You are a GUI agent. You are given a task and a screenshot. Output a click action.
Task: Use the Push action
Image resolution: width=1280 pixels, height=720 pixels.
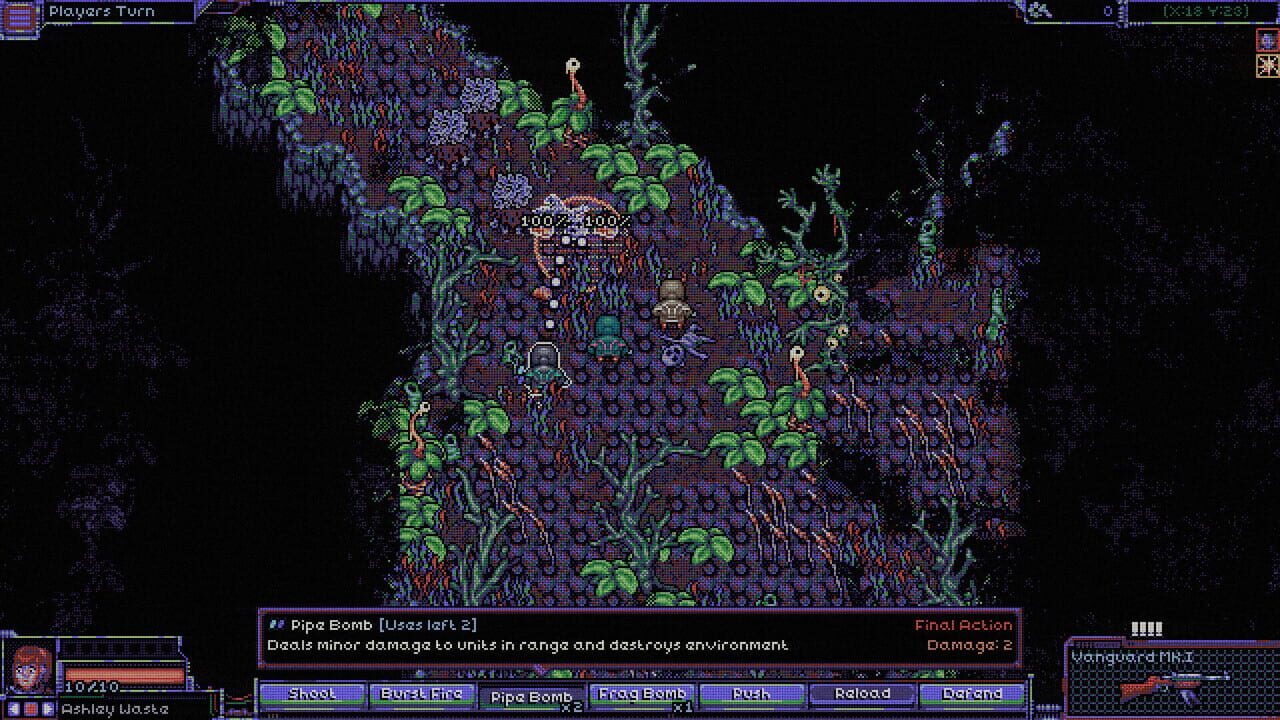(753, 694)
